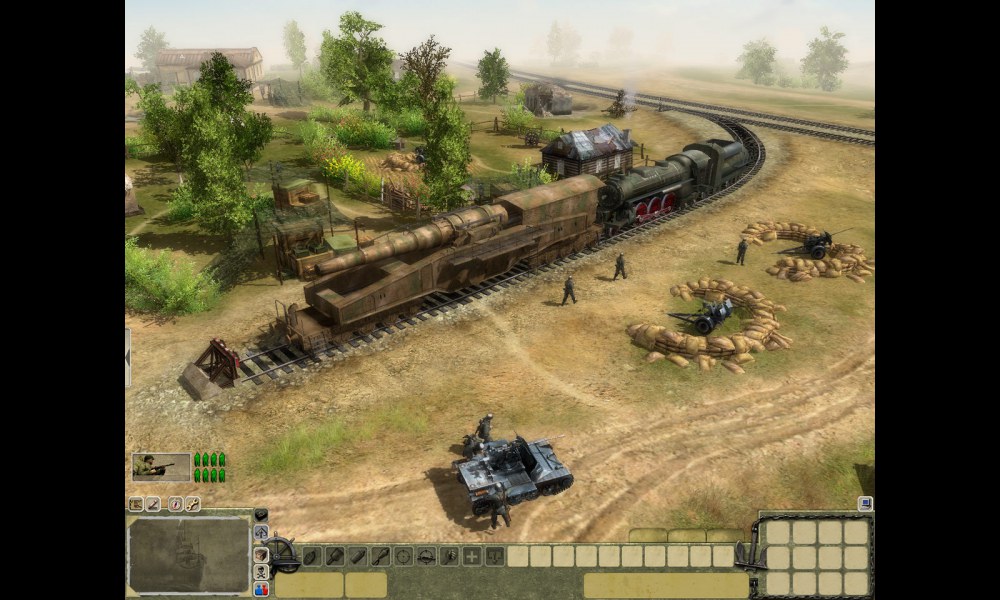Click the minimap panel

click(189, 555)
